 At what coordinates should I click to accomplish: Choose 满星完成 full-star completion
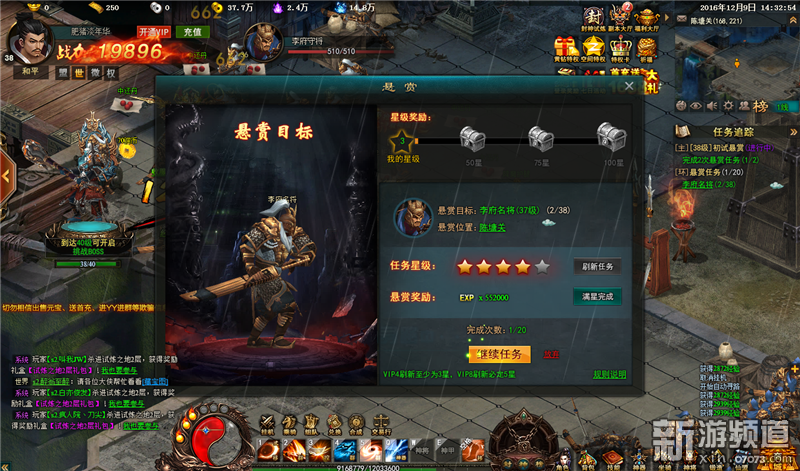tap(597, 297)
